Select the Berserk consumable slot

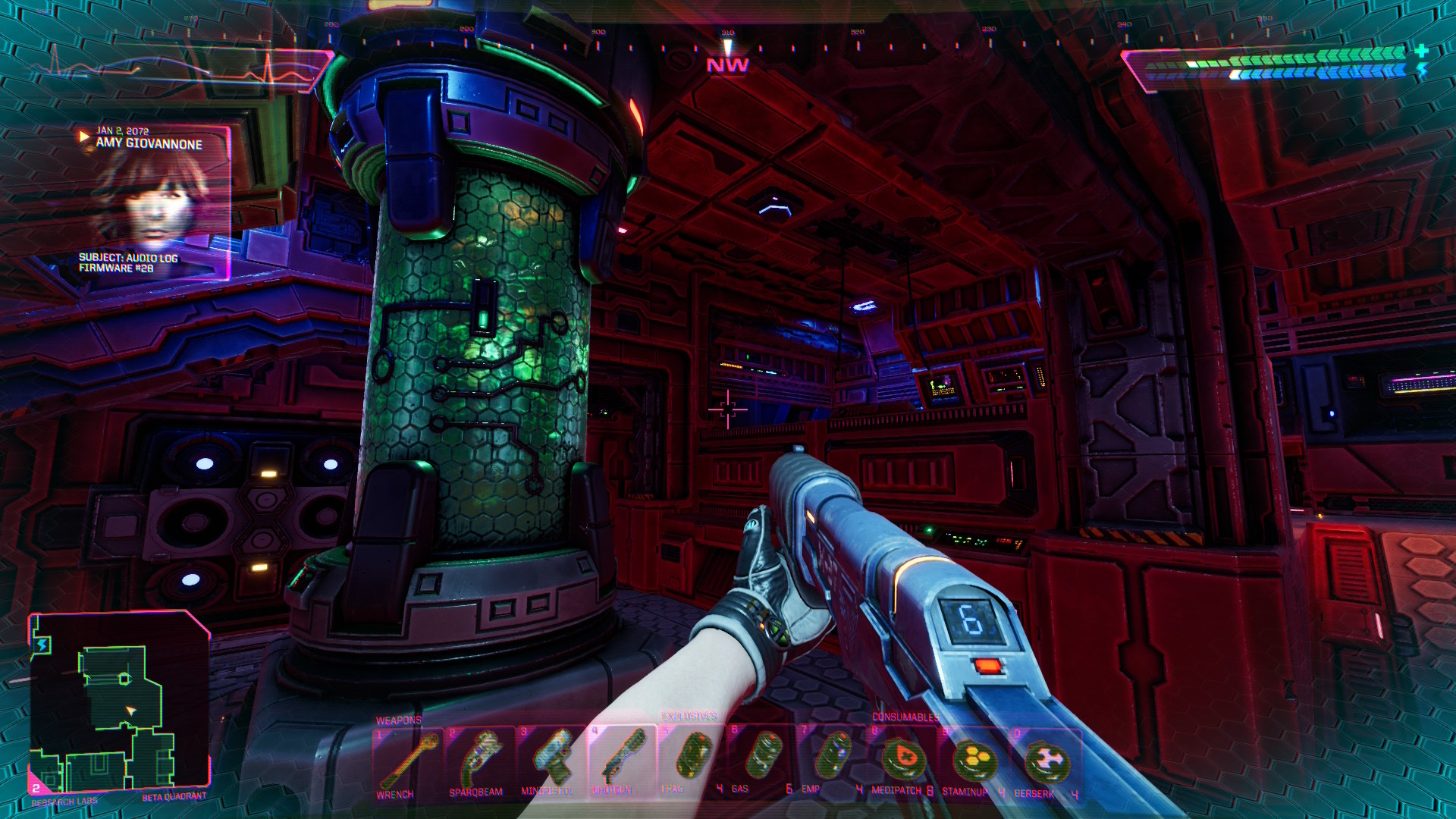1045,761
